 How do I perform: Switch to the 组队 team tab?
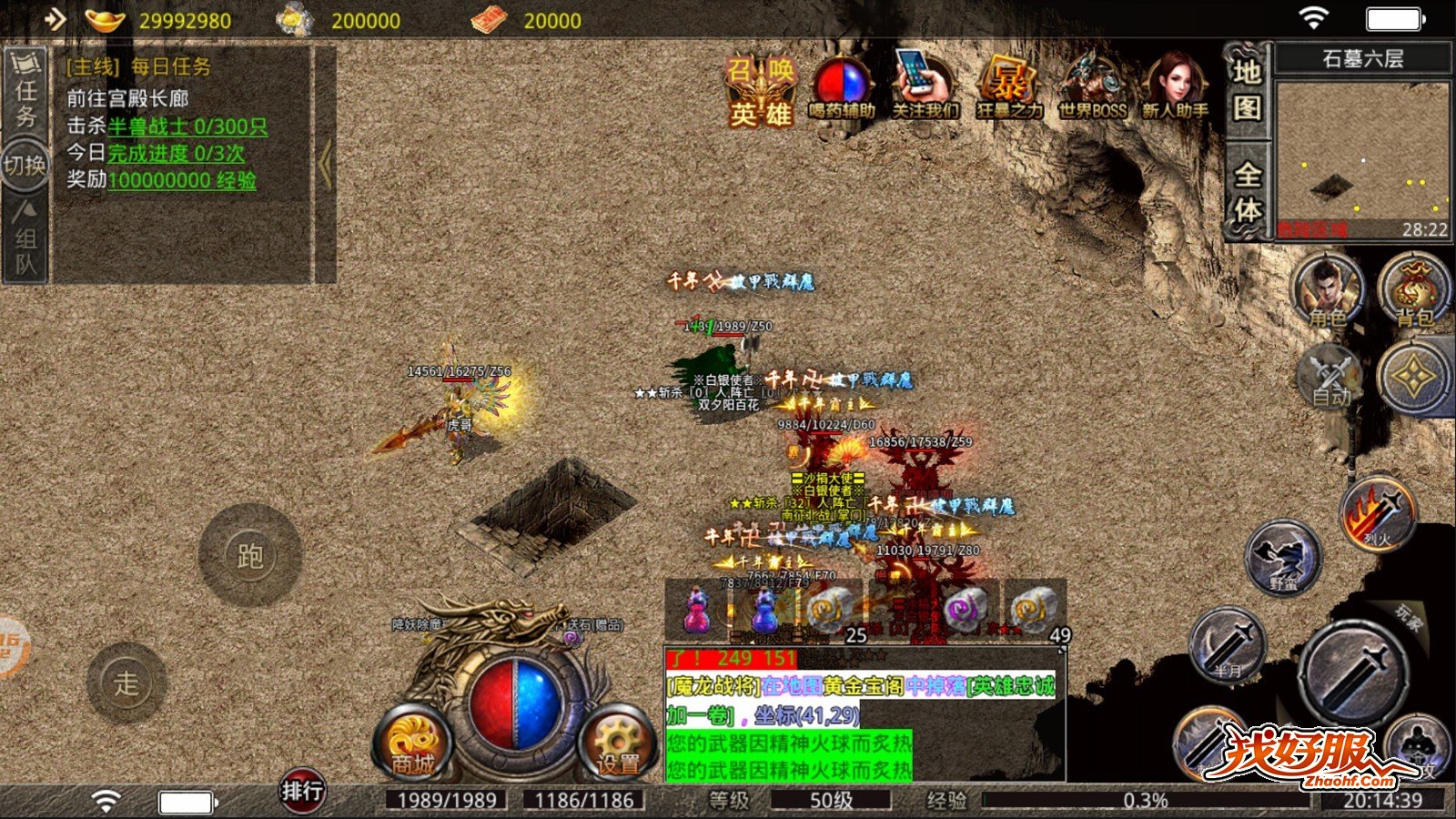coord(25,238)
